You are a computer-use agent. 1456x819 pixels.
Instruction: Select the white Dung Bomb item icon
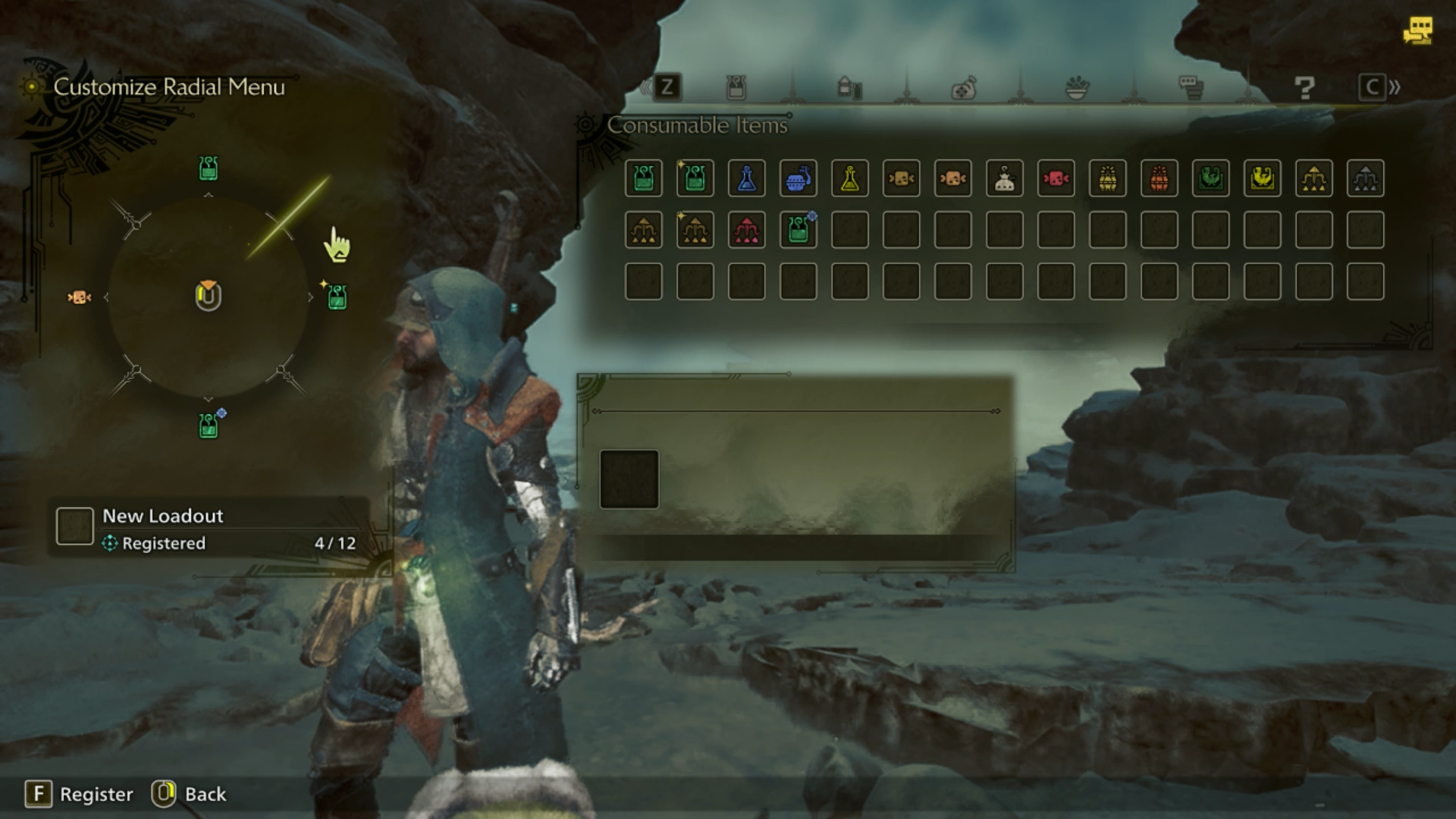tap(1005, 178)
